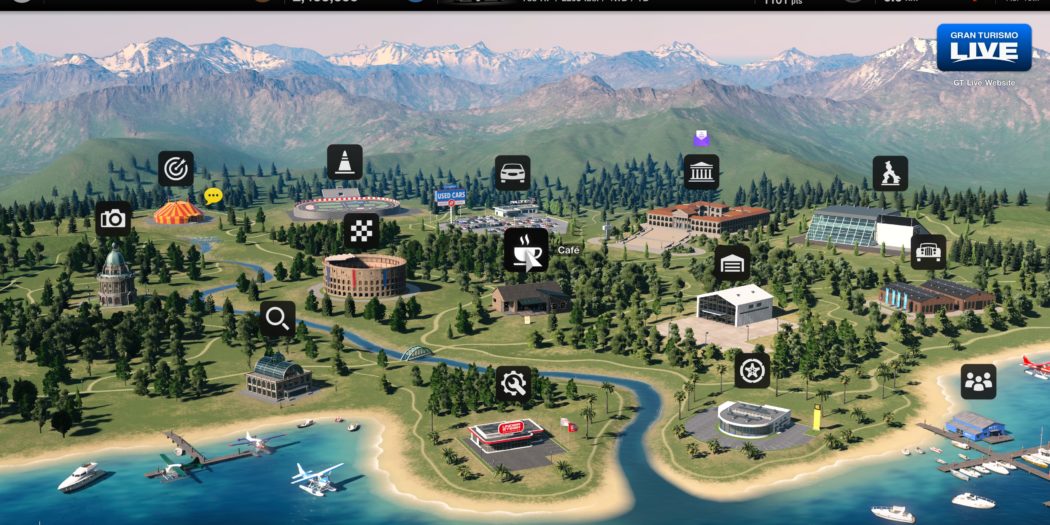Click the yellow speech bubble notification
The image size is (1050, 525).
213,196
